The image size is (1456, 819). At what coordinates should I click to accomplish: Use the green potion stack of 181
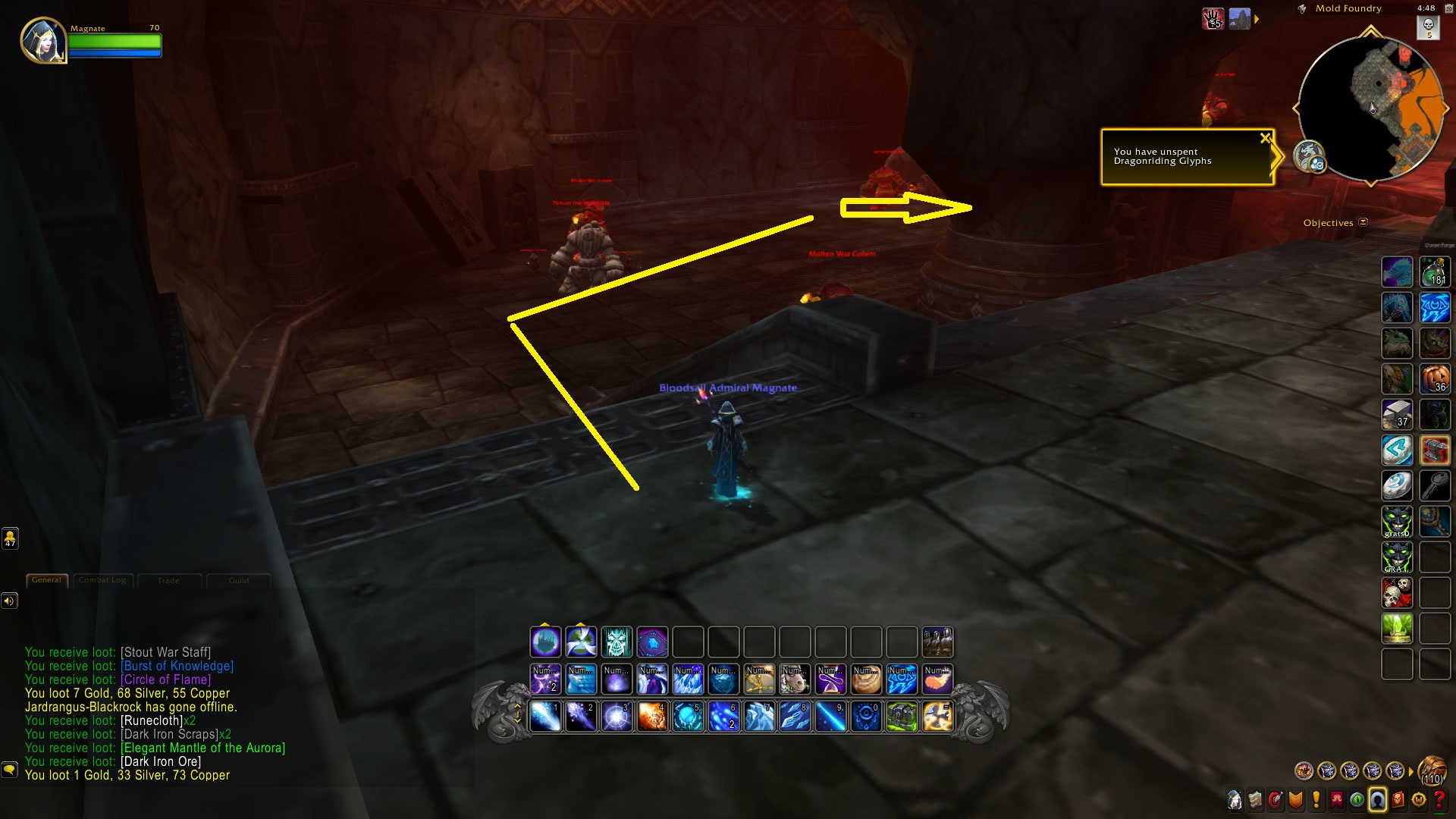click(x=1434, y=272)
